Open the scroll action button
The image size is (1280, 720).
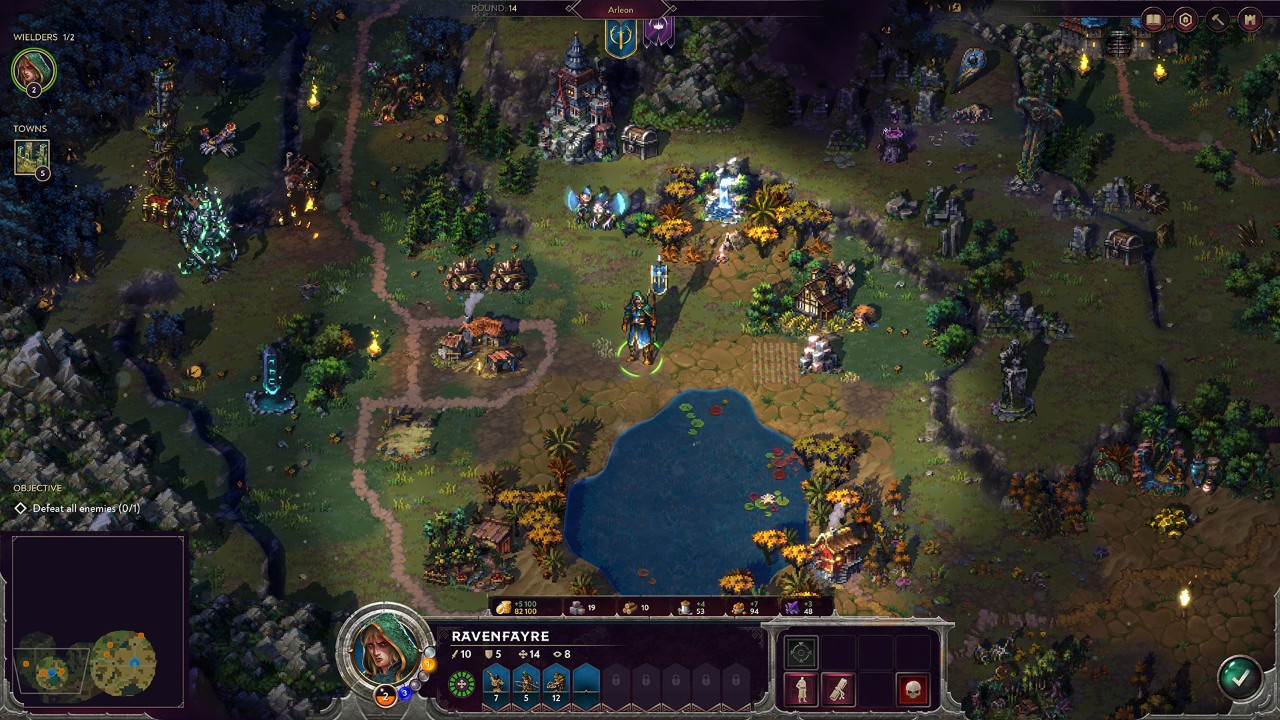(x=838, y=688)
